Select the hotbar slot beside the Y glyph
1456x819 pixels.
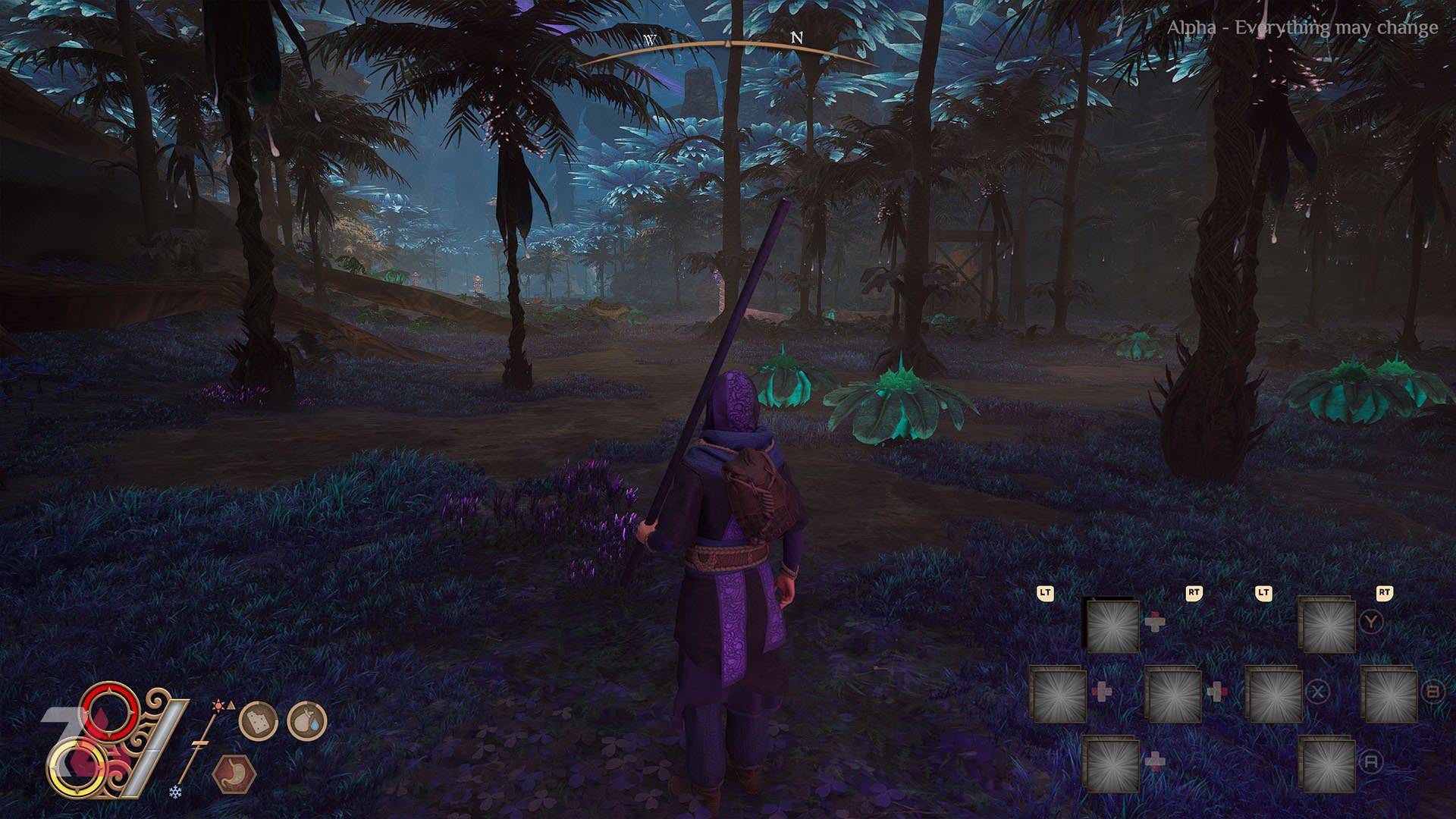click(1327, 626)
